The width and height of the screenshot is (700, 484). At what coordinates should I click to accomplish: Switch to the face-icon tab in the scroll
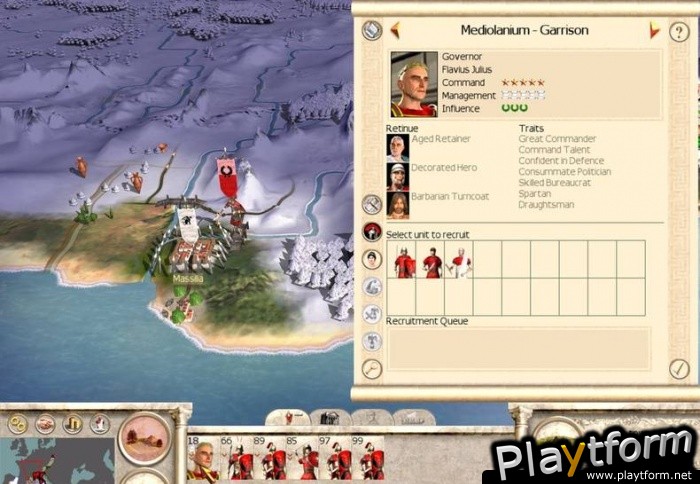click(372, 259)
